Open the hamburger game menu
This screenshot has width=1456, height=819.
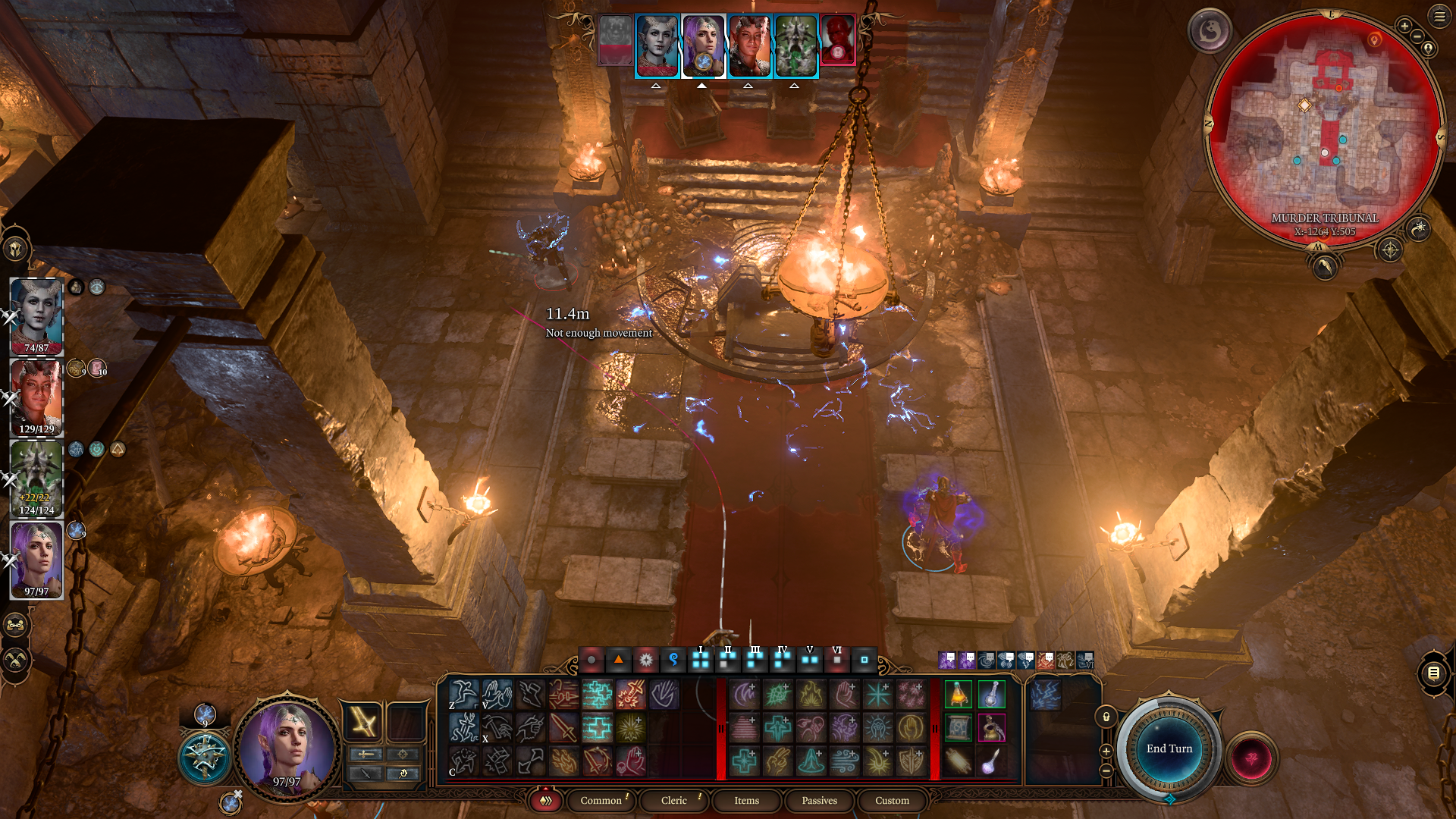click(x=1439, y=17)
